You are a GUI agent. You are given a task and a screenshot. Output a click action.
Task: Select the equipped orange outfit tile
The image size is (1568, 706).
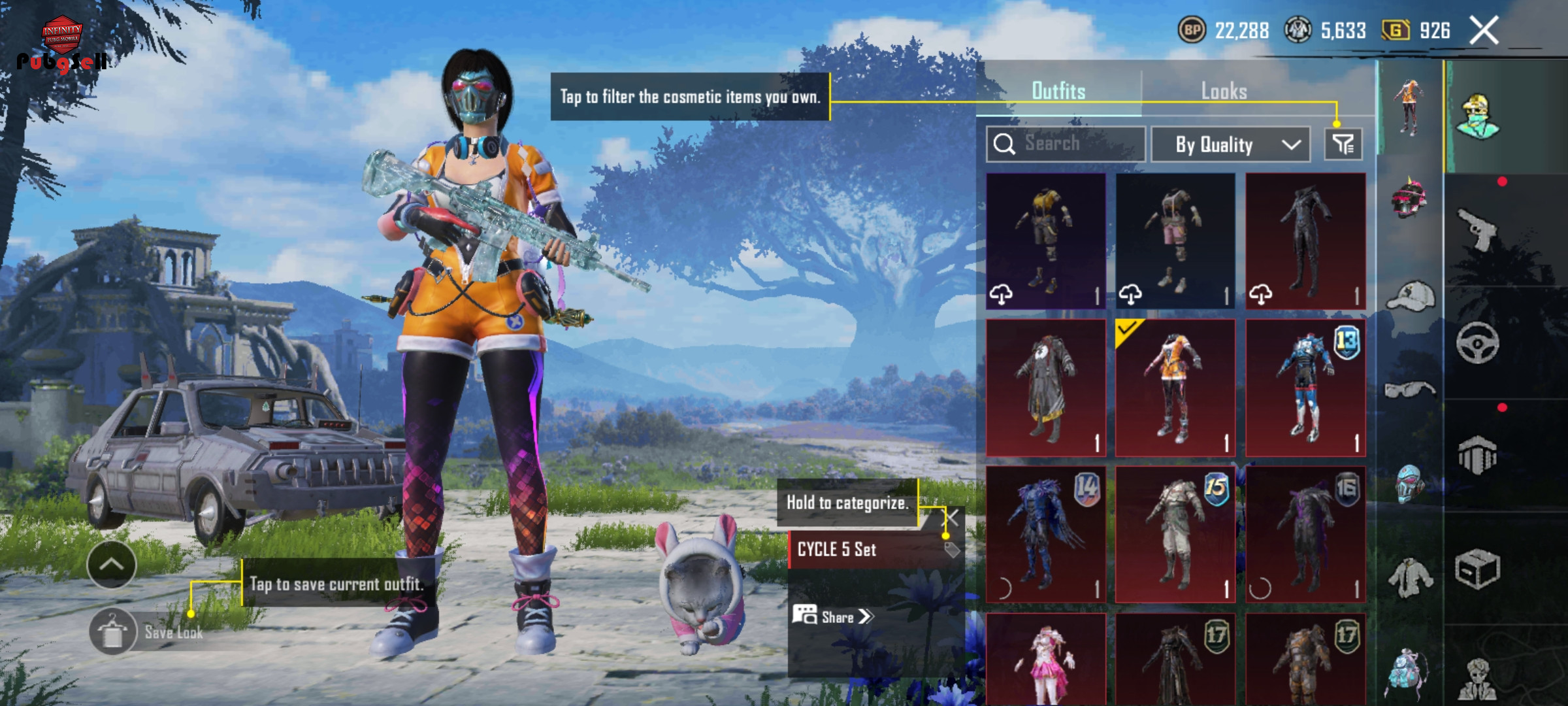tap(1175, 388)
